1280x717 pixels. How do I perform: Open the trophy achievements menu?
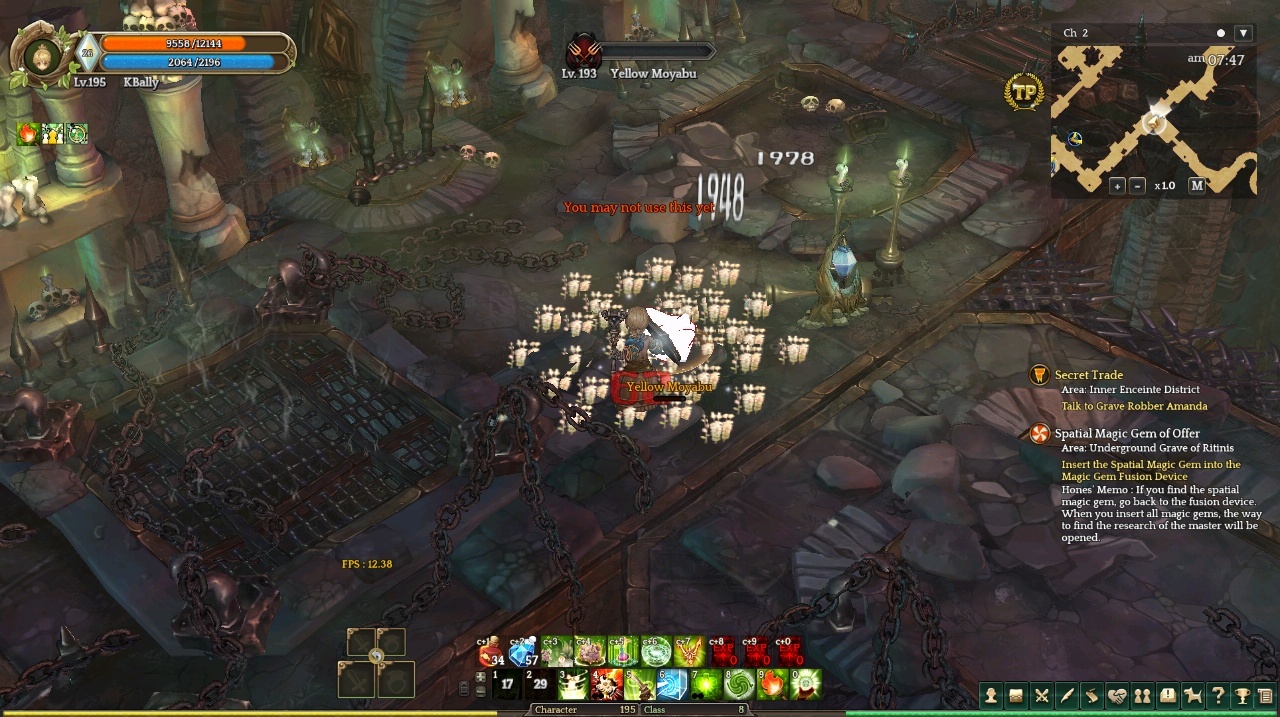coord(1242,696)
